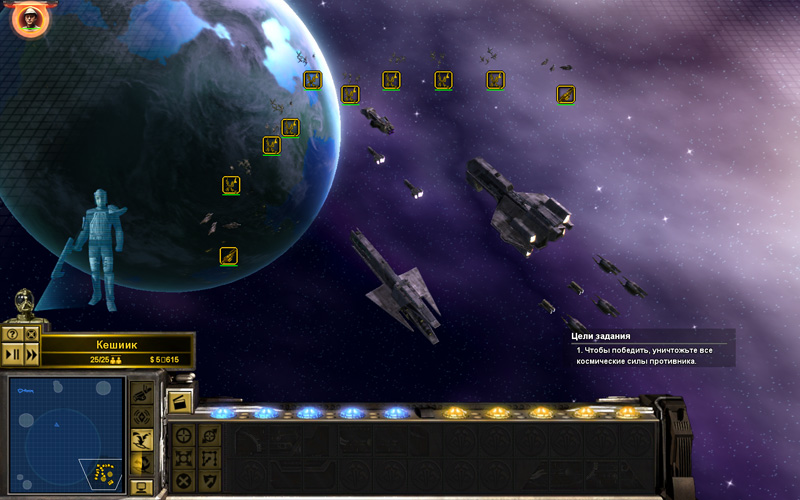Image resolution: width=800 pixels, height=500 pixels.
Task: Activate the guard shield command
Action: 210,481
